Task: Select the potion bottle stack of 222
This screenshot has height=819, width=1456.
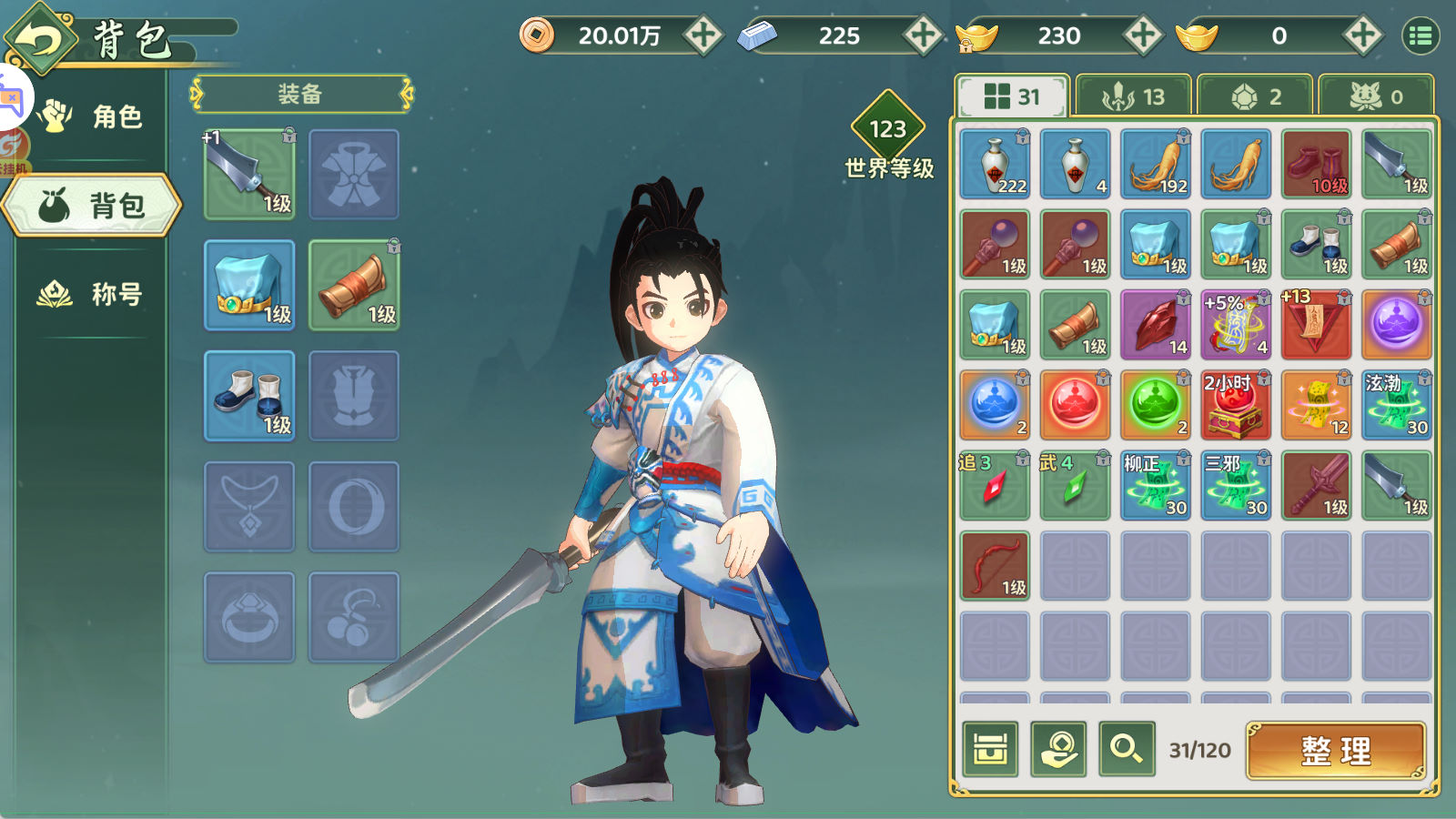Action: tap(995, 164)
